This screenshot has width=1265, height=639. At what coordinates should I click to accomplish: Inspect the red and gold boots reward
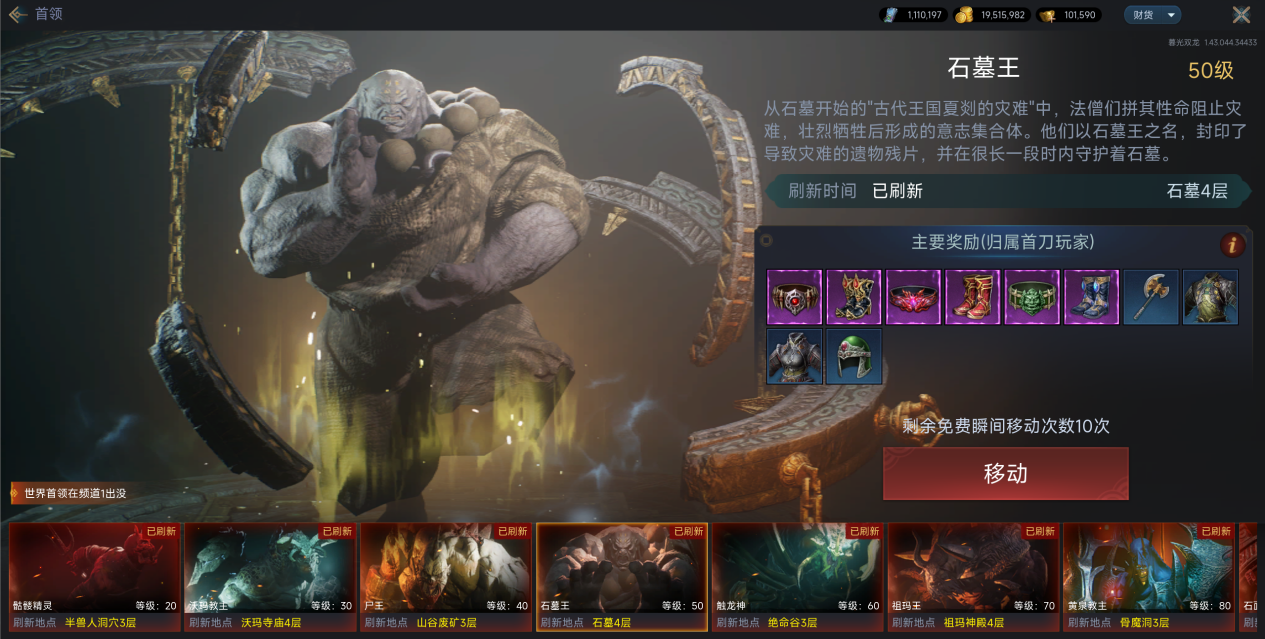click(x=972, y=297)
